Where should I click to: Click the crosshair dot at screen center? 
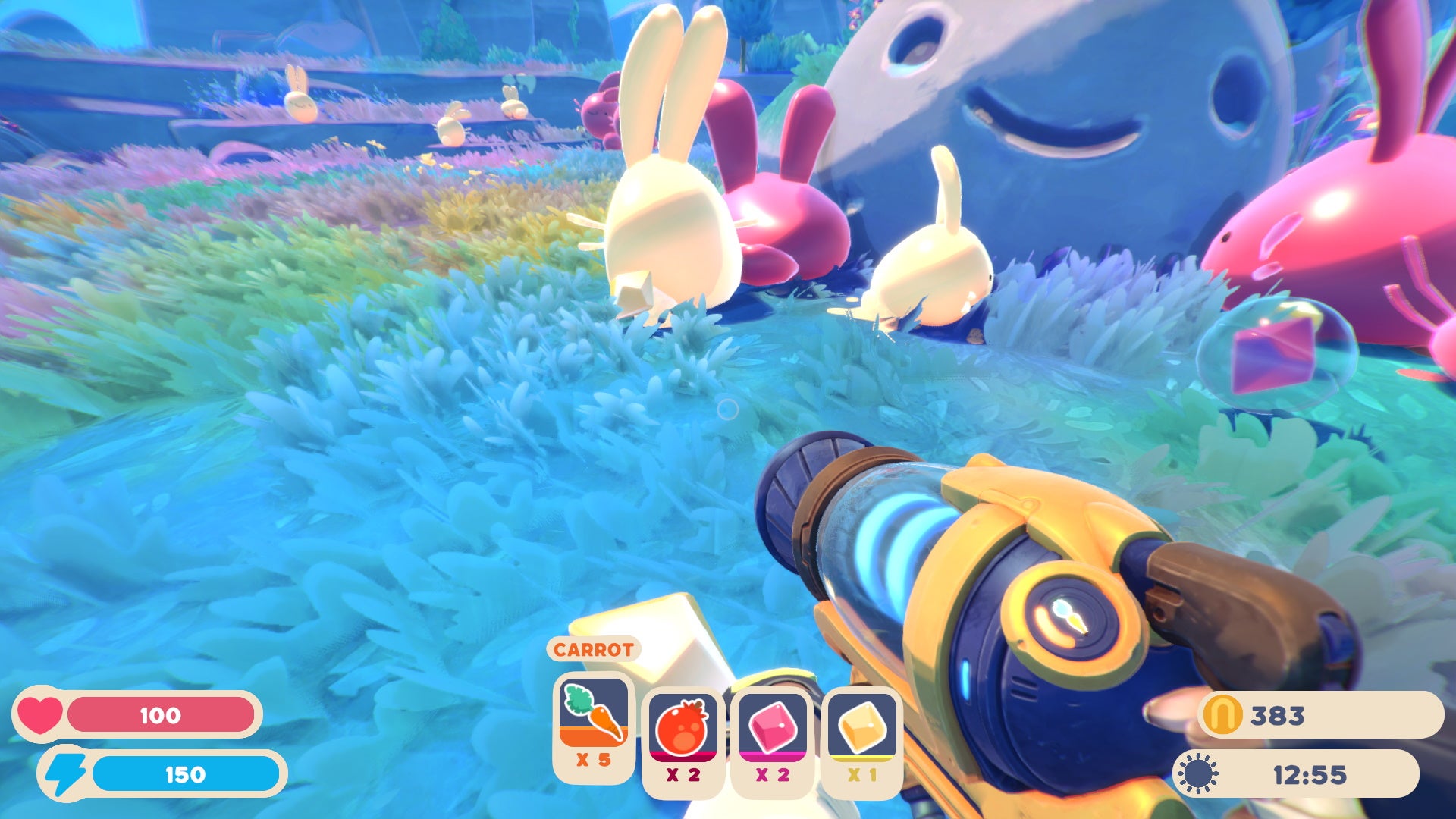(x=728, y=409)
